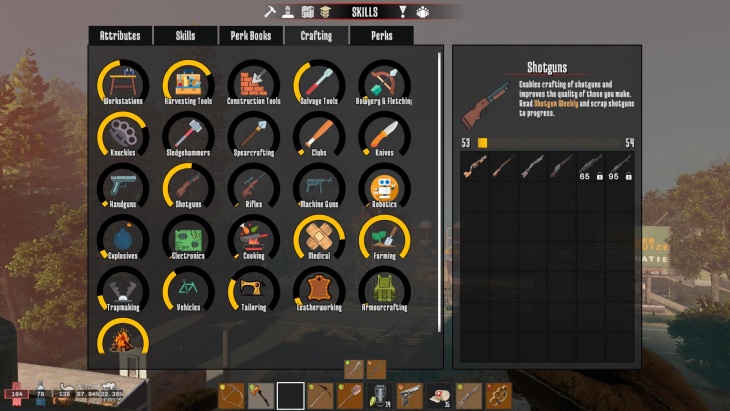Select the Robotics skill icon
The image size is (730, 411).
(384, 185)
